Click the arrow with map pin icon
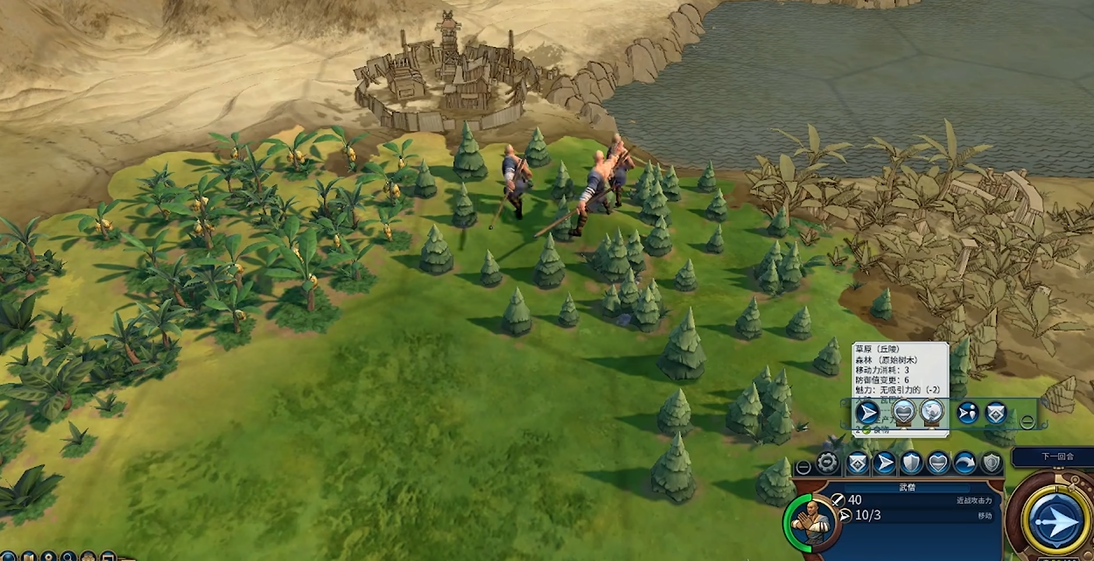The image size is (1094, 561). click(967, 412)
